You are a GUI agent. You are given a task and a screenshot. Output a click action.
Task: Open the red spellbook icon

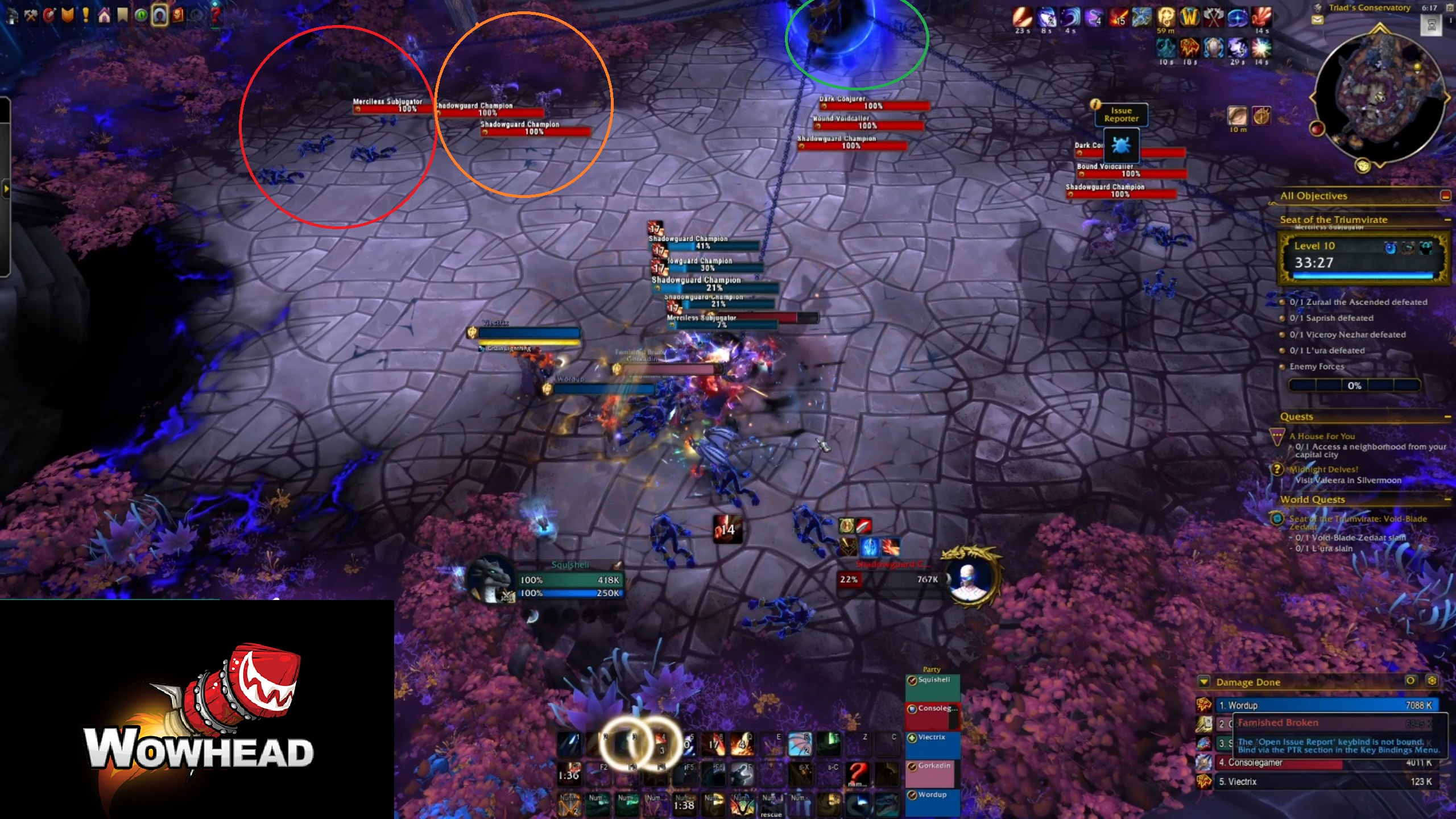point(178,14)
